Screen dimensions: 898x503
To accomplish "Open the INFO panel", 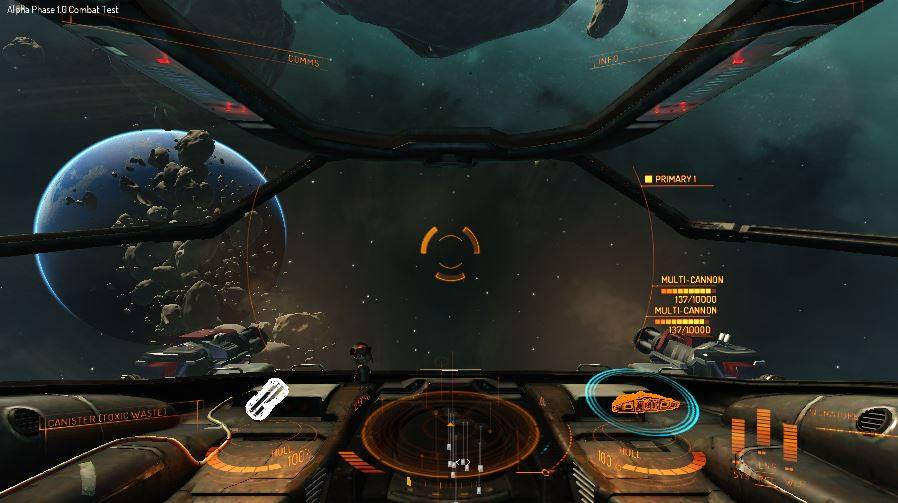I will coord(607,61).
